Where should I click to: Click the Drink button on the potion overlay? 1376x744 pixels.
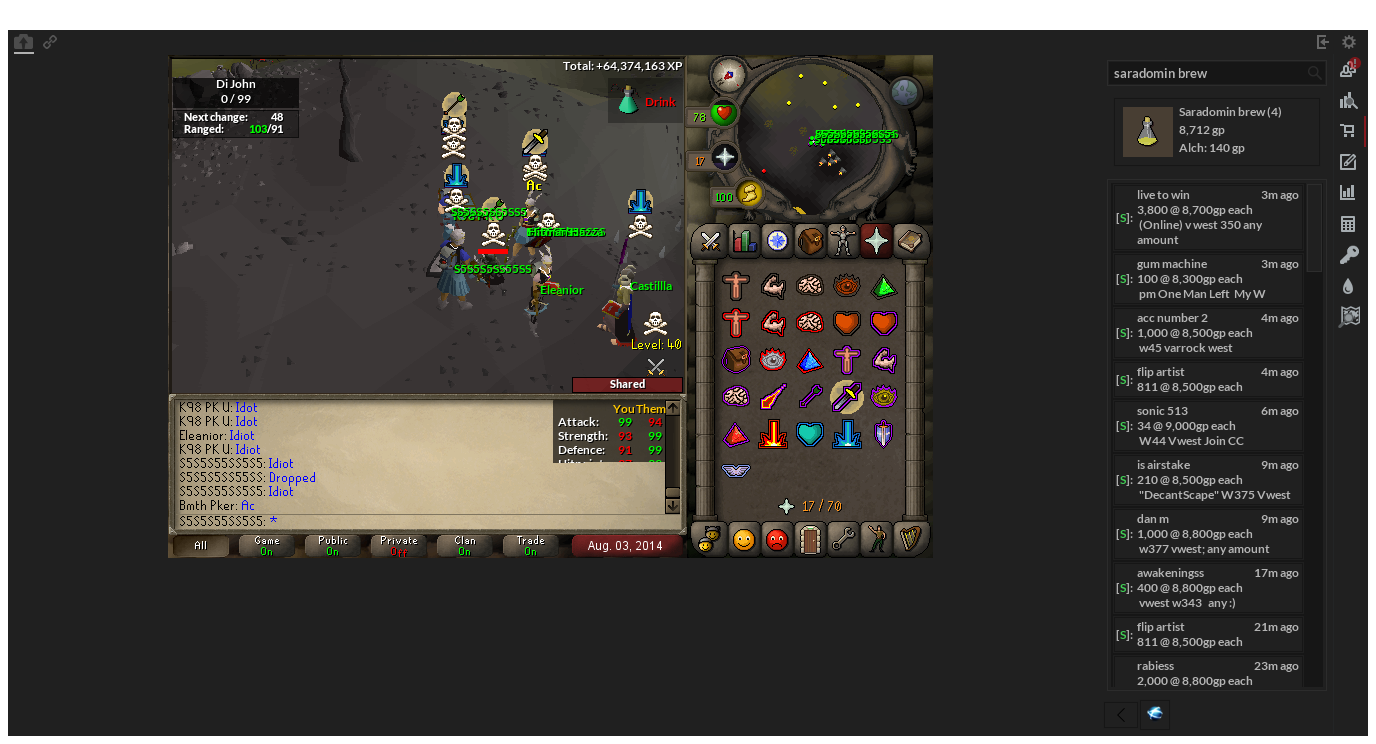point(658,101)
